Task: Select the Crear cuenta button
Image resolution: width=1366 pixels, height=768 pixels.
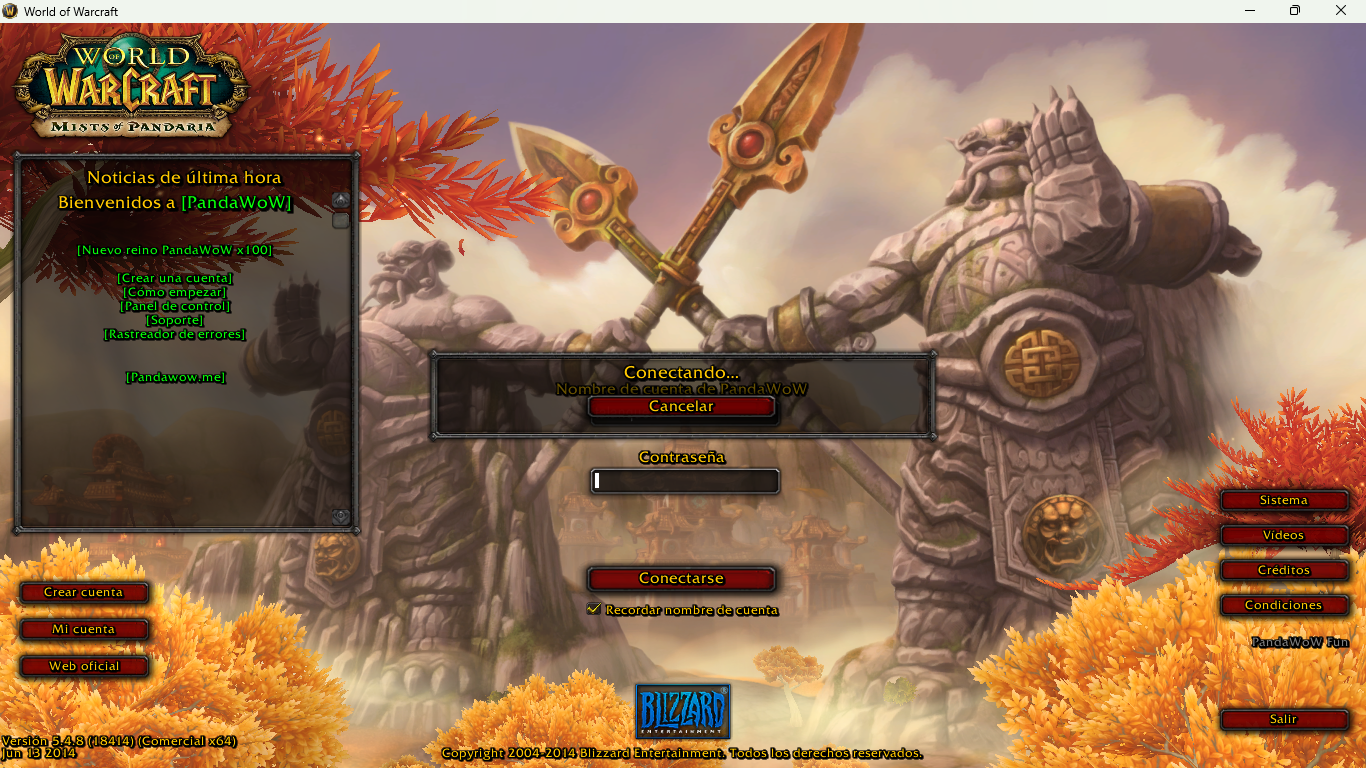Action: (x=84, y=592)
